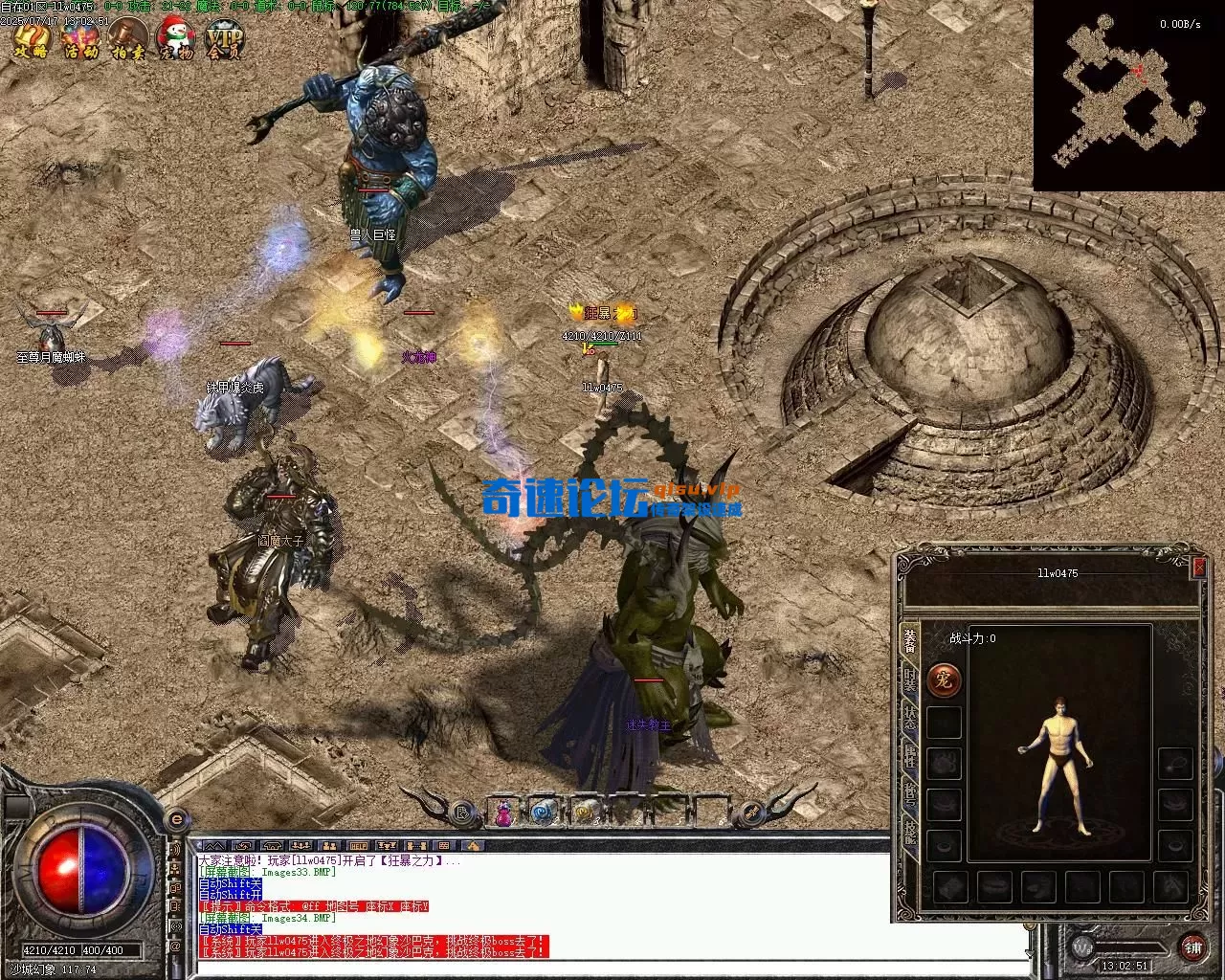Use the pink potion in the hotbar

point(503,813)
